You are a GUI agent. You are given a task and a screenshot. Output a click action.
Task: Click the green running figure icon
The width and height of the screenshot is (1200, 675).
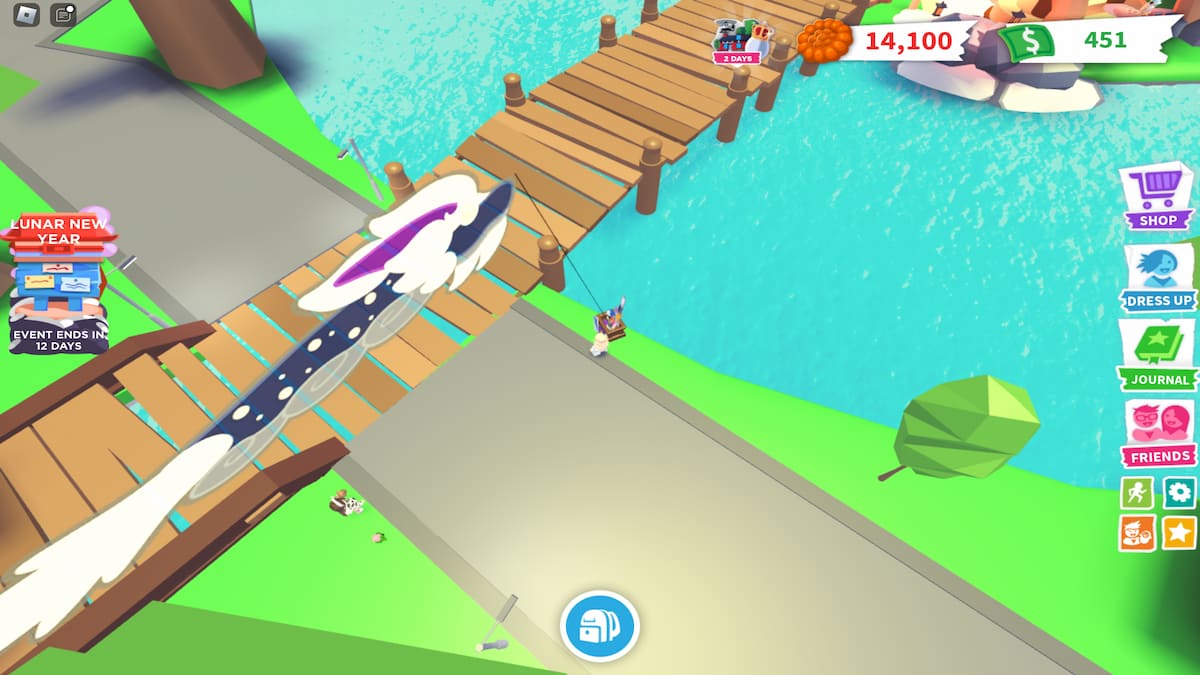(x=1137, y=492)
